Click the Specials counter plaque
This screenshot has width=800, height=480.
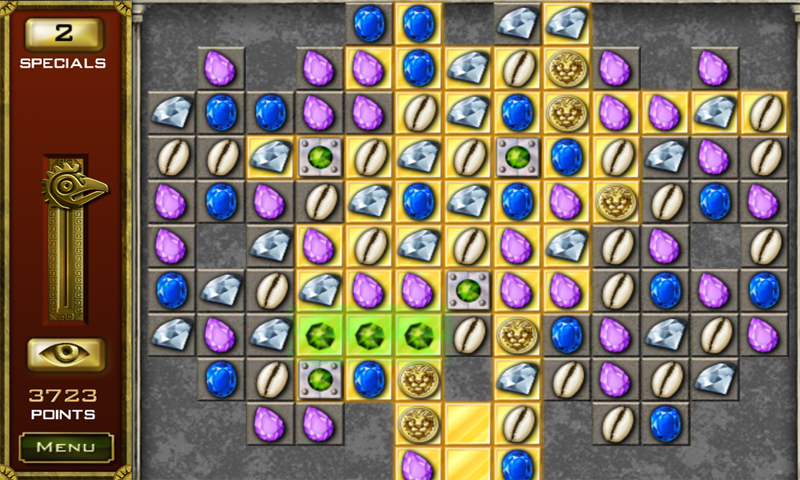pos(64,34)
